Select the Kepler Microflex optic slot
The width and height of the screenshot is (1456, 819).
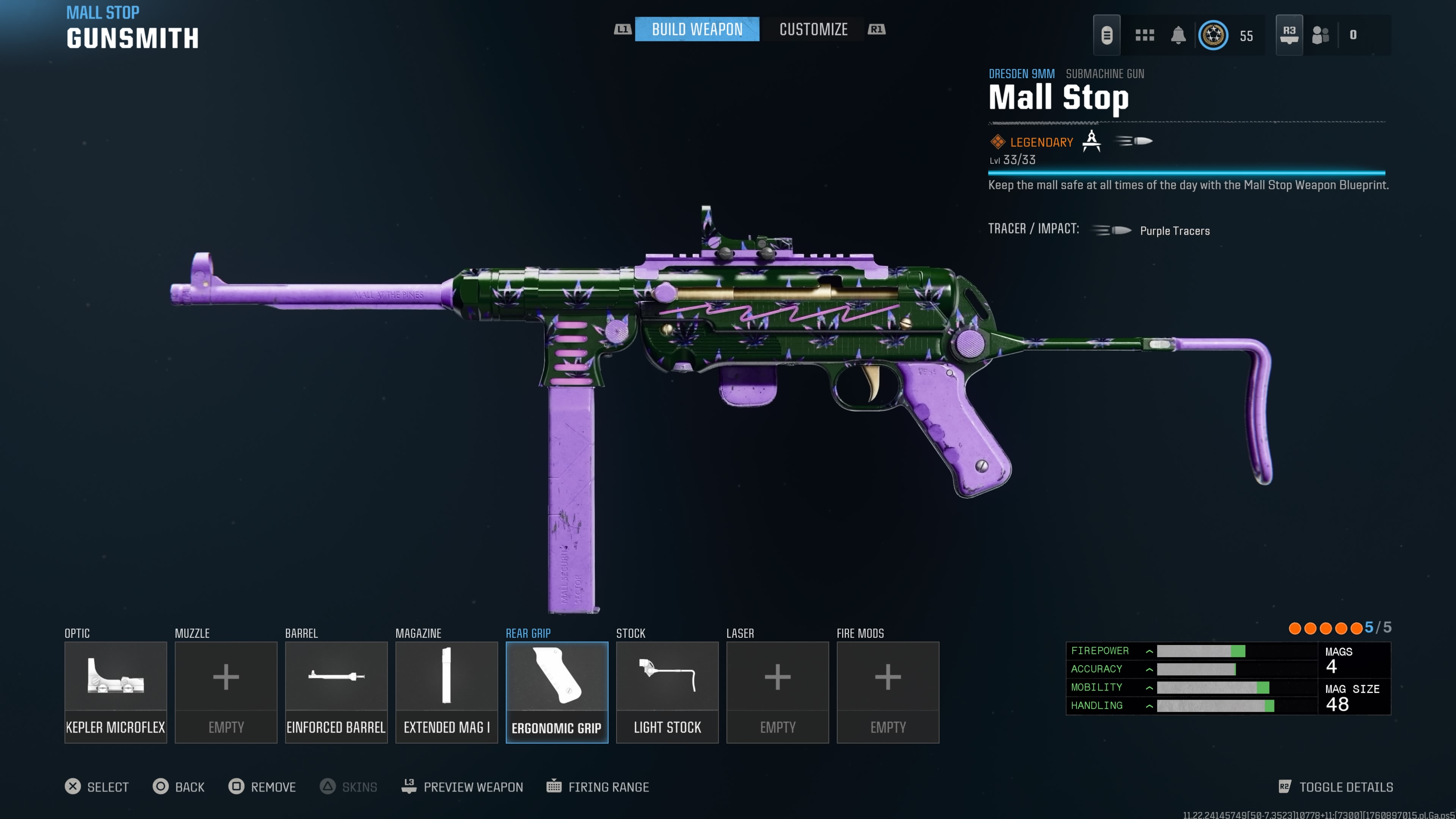point(115,691)
